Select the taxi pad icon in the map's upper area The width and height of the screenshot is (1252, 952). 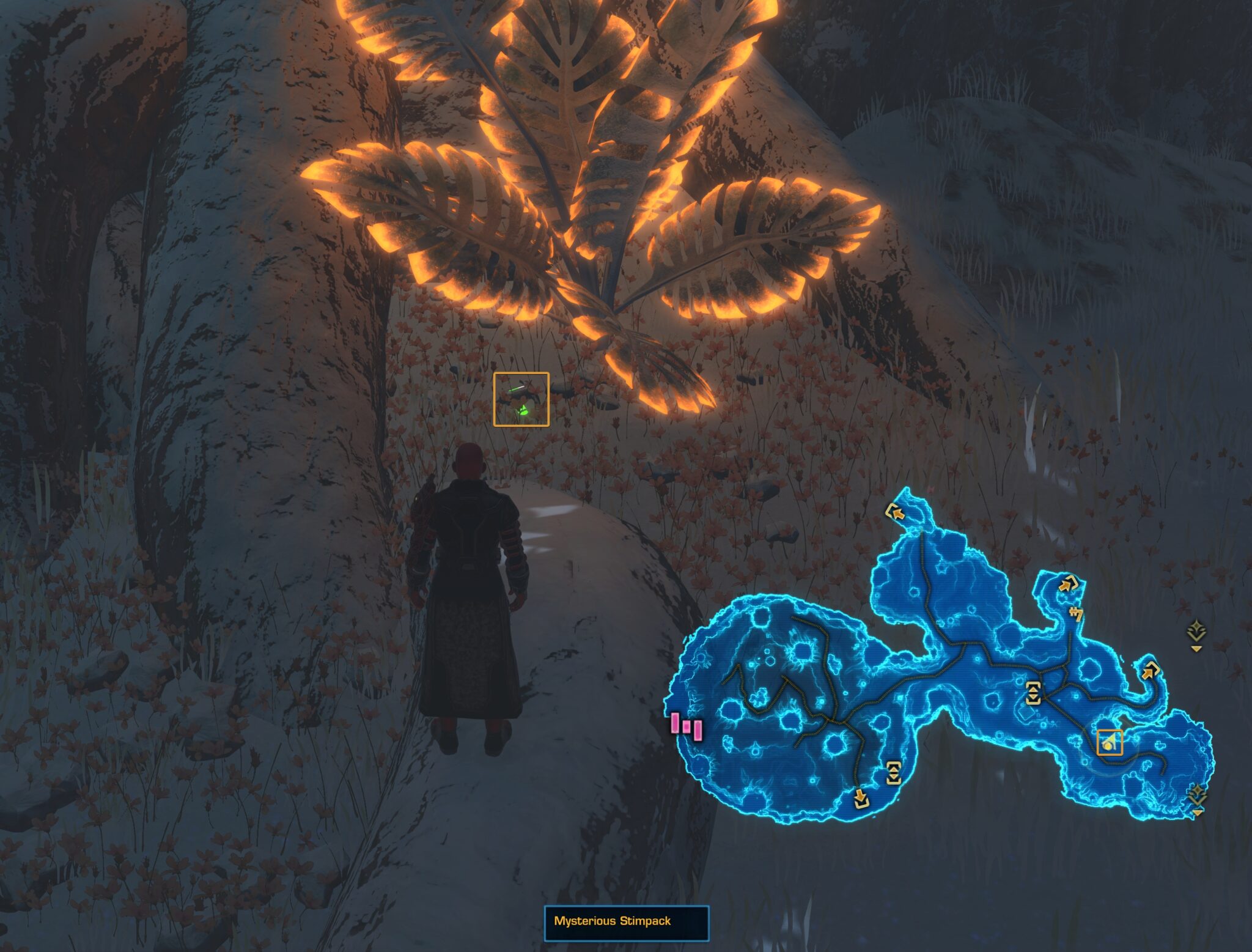coord(1077,614)
